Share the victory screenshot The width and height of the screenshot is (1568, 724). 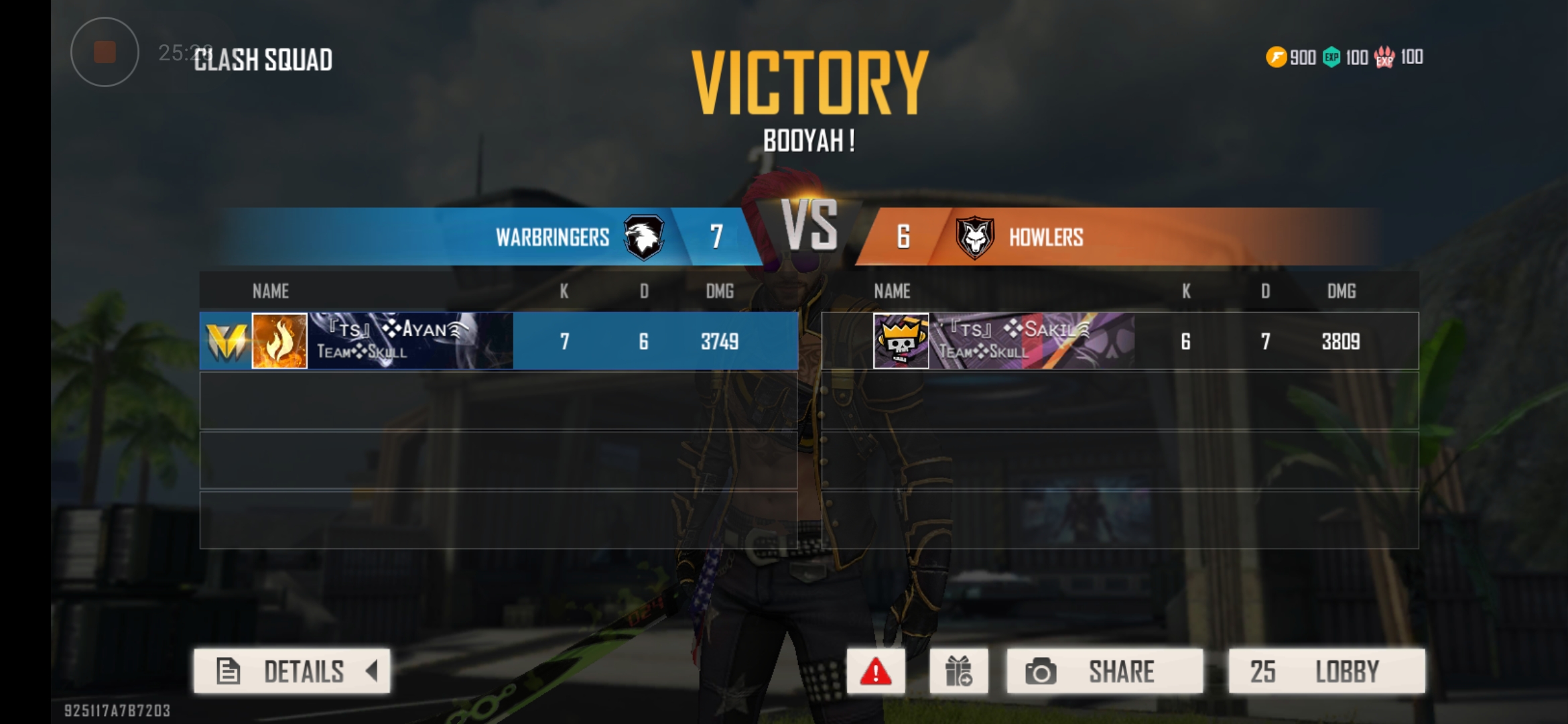[1104, 671]
